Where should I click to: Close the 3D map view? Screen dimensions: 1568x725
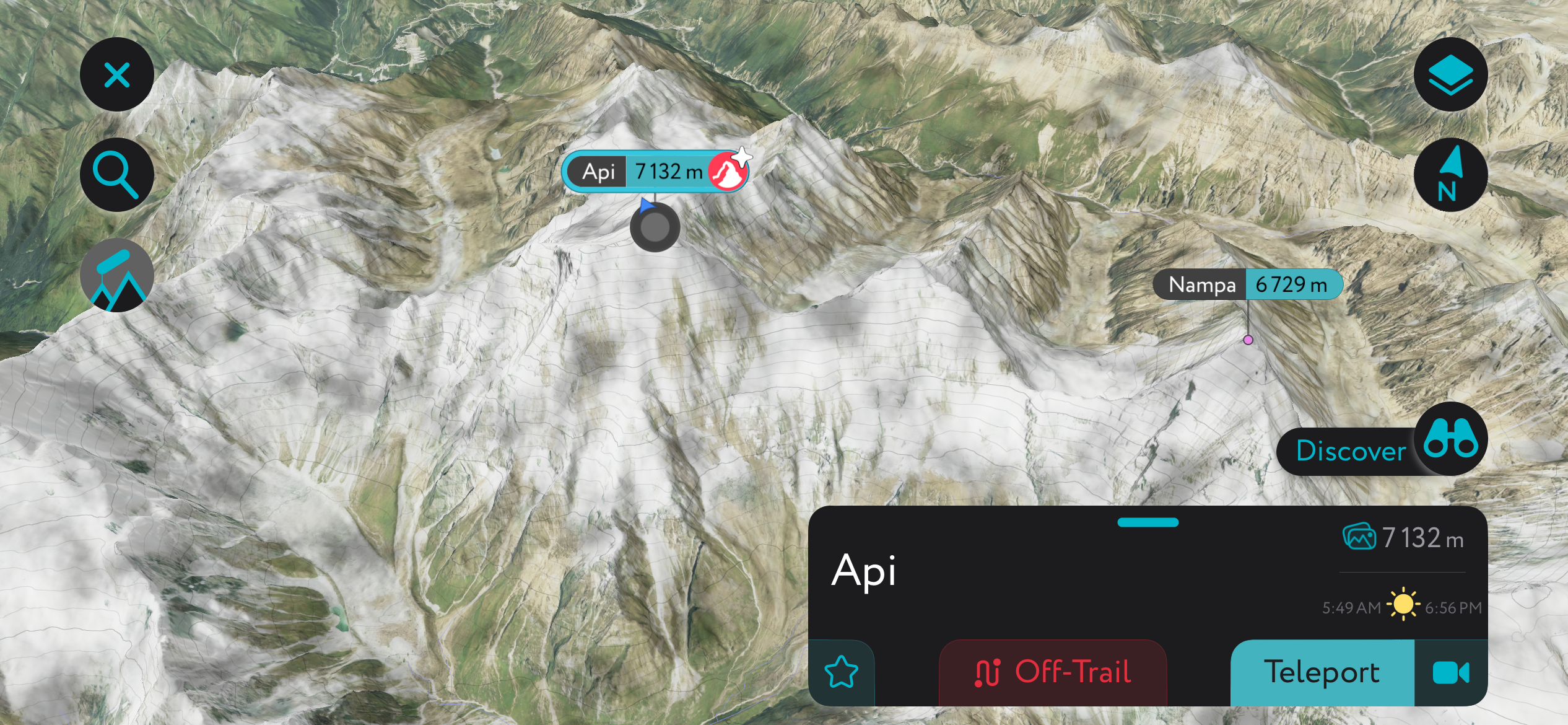click(x=116, y=74)
